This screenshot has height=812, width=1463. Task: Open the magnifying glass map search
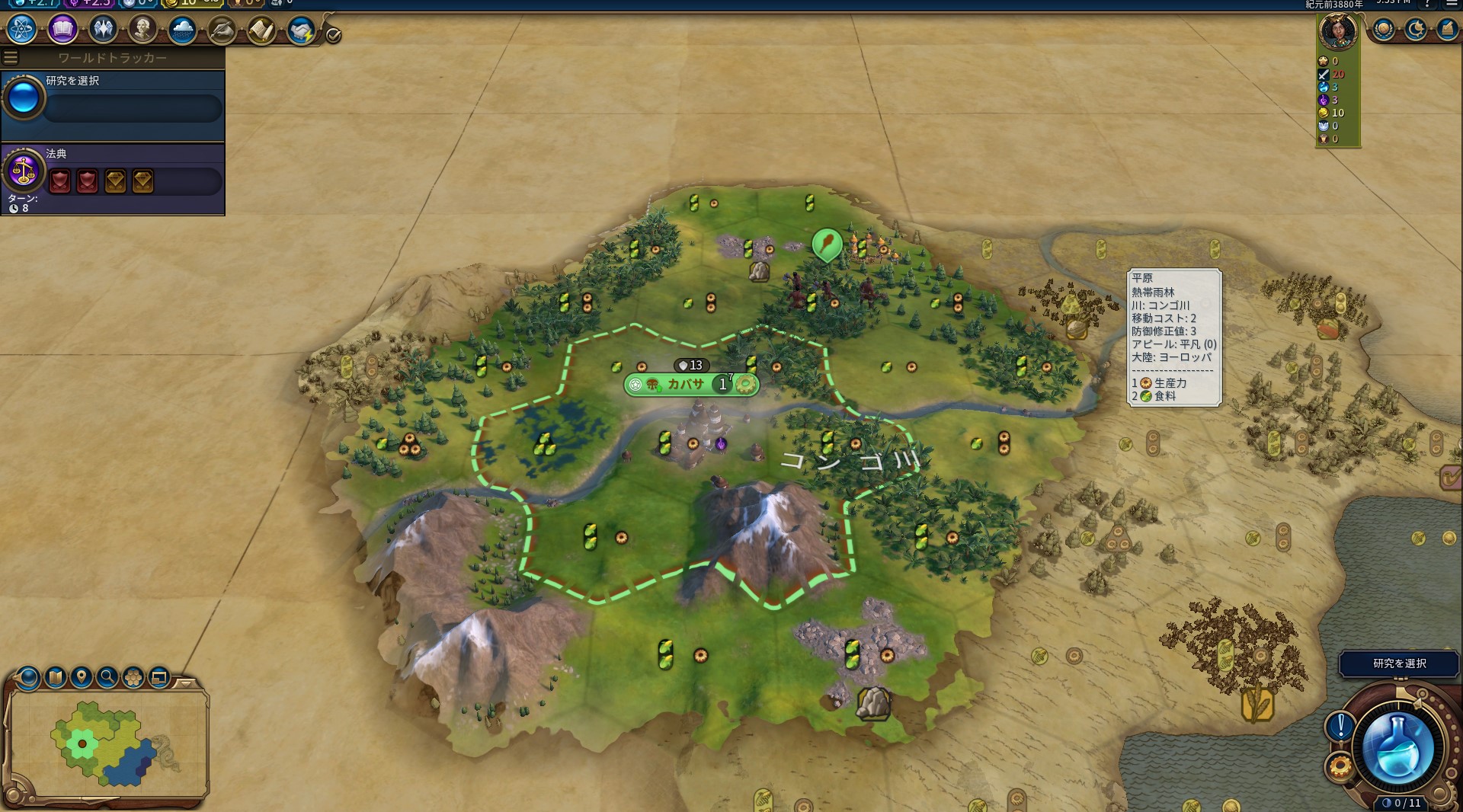click(x=107, y=676)
